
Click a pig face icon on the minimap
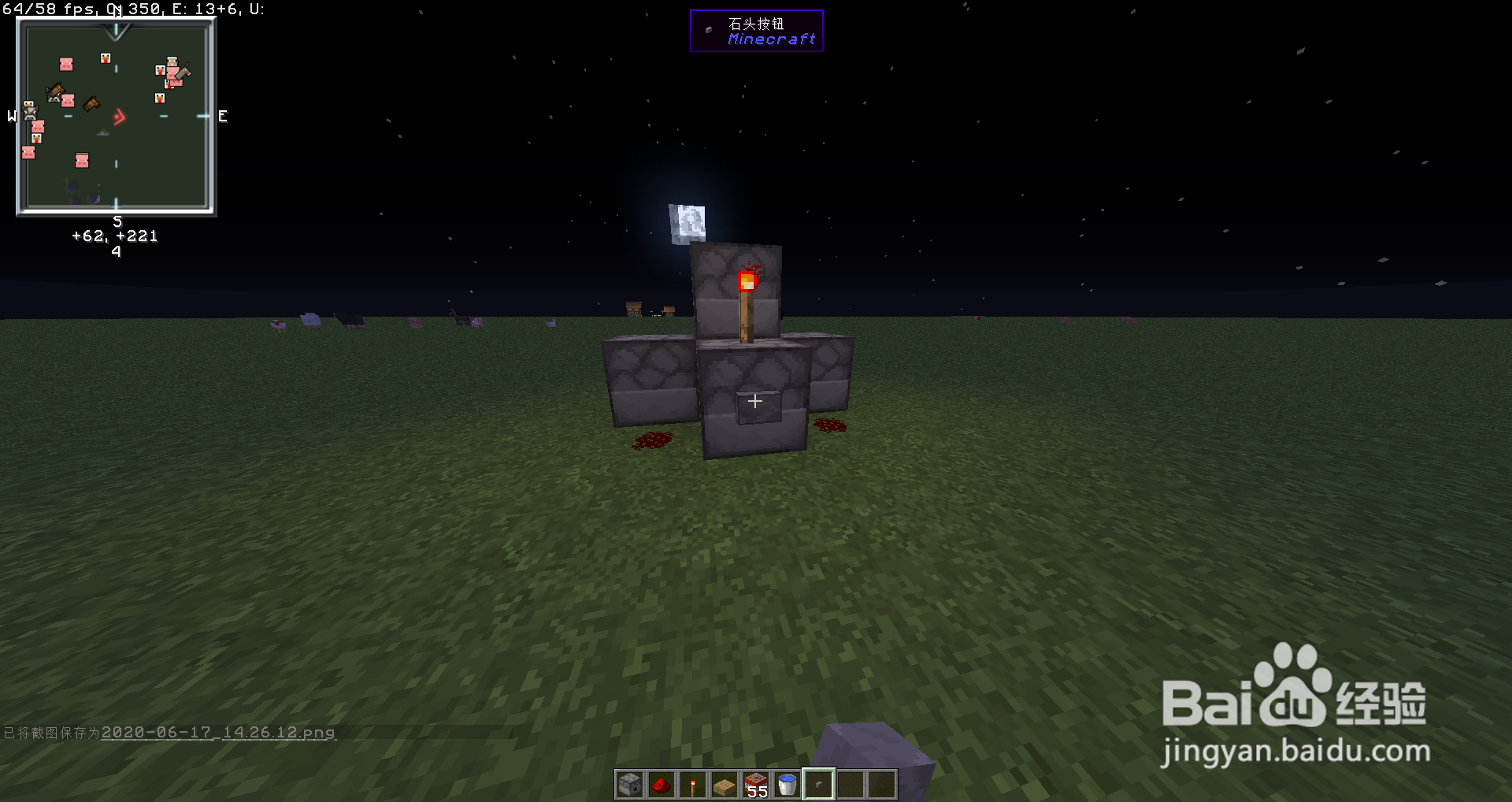pos(66,64)
